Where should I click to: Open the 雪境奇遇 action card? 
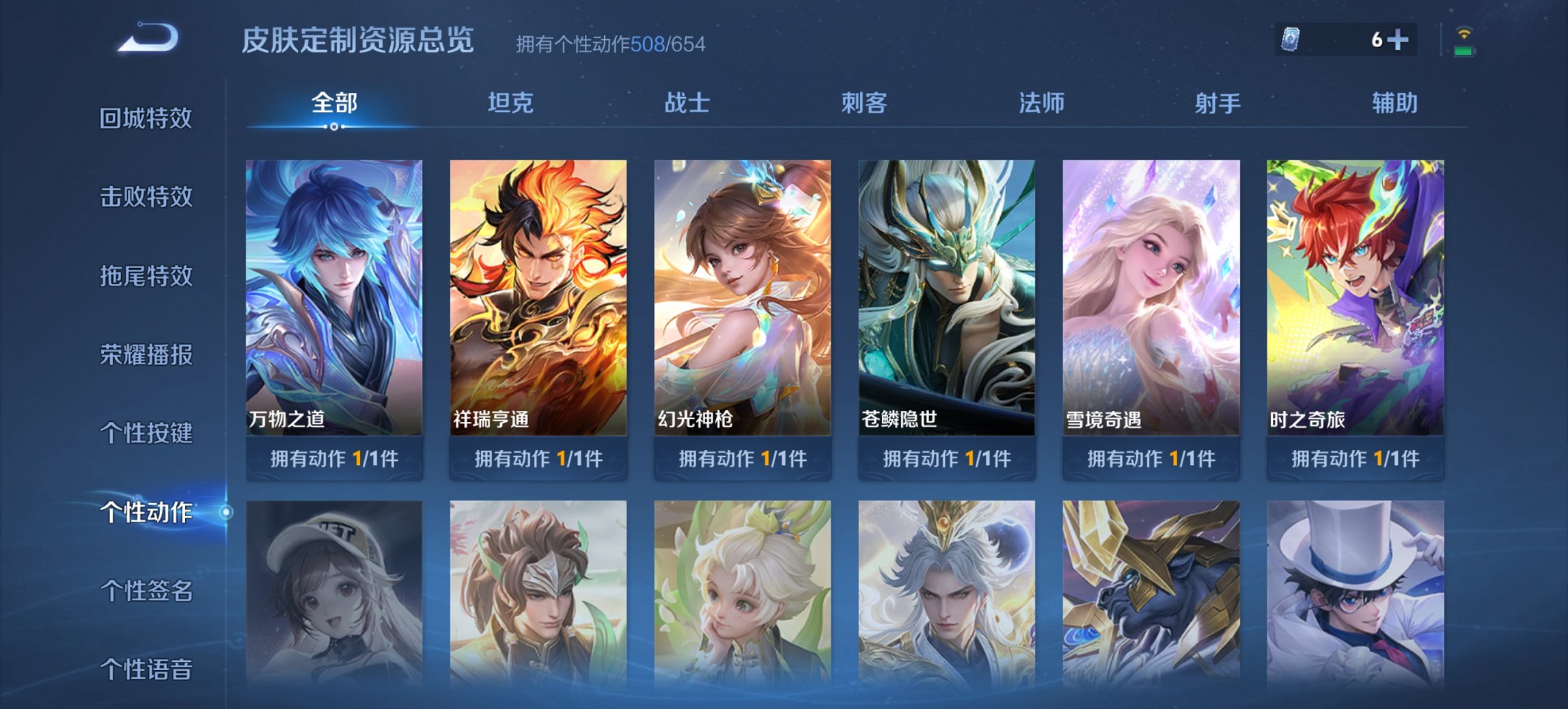[x=1149, y=294]
